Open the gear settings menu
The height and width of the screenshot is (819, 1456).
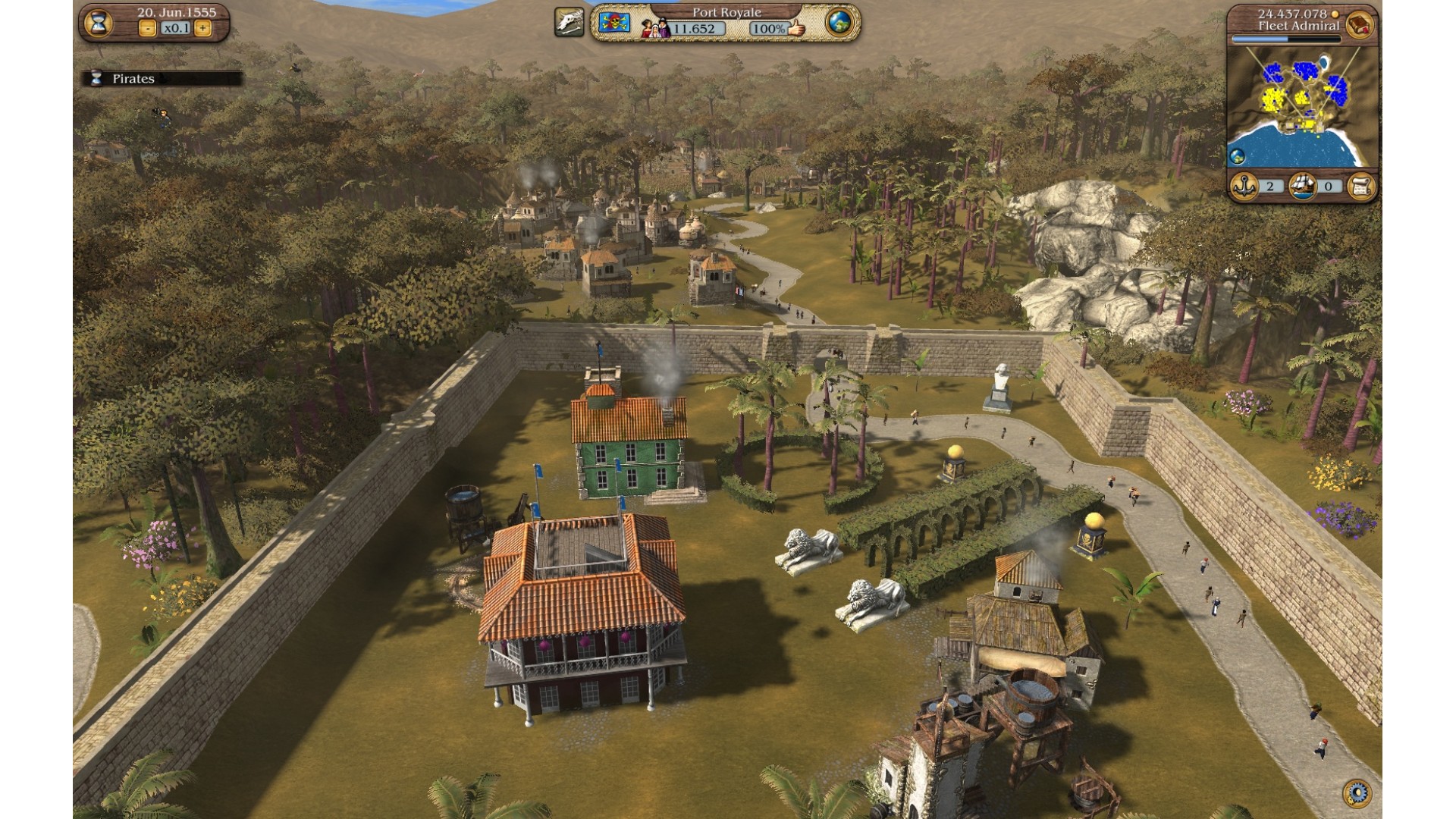tap(1356, 793)
